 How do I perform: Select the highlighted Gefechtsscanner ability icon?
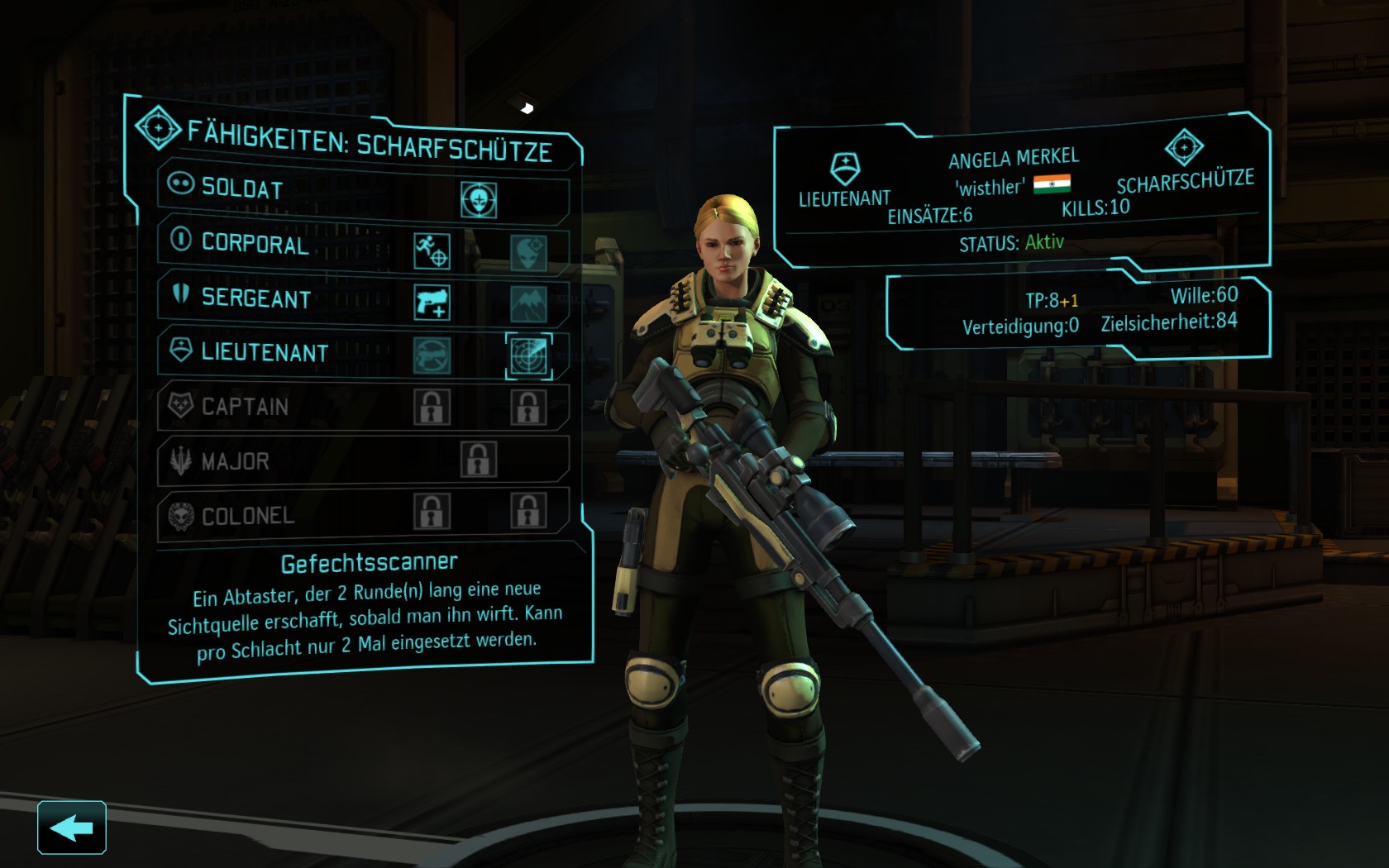tap(528, 355)
